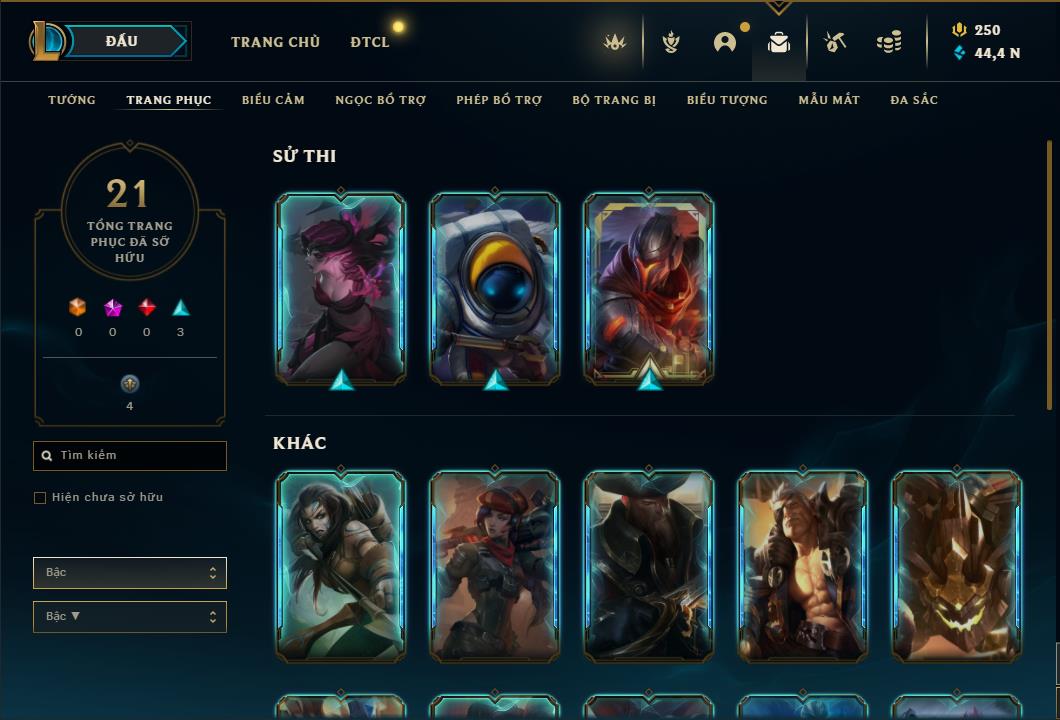Click the ĐẤU play button
The height and width of the screenshot is (720, 1060).
coord(122,41)
